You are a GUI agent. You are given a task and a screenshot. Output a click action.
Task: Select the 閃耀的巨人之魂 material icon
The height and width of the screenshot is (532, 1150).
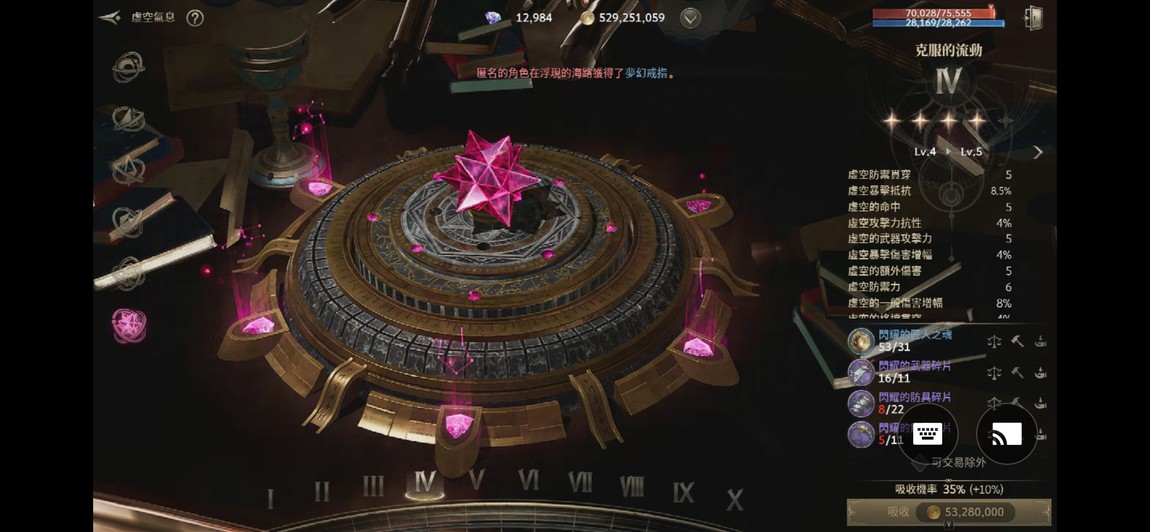coord(861,341)
